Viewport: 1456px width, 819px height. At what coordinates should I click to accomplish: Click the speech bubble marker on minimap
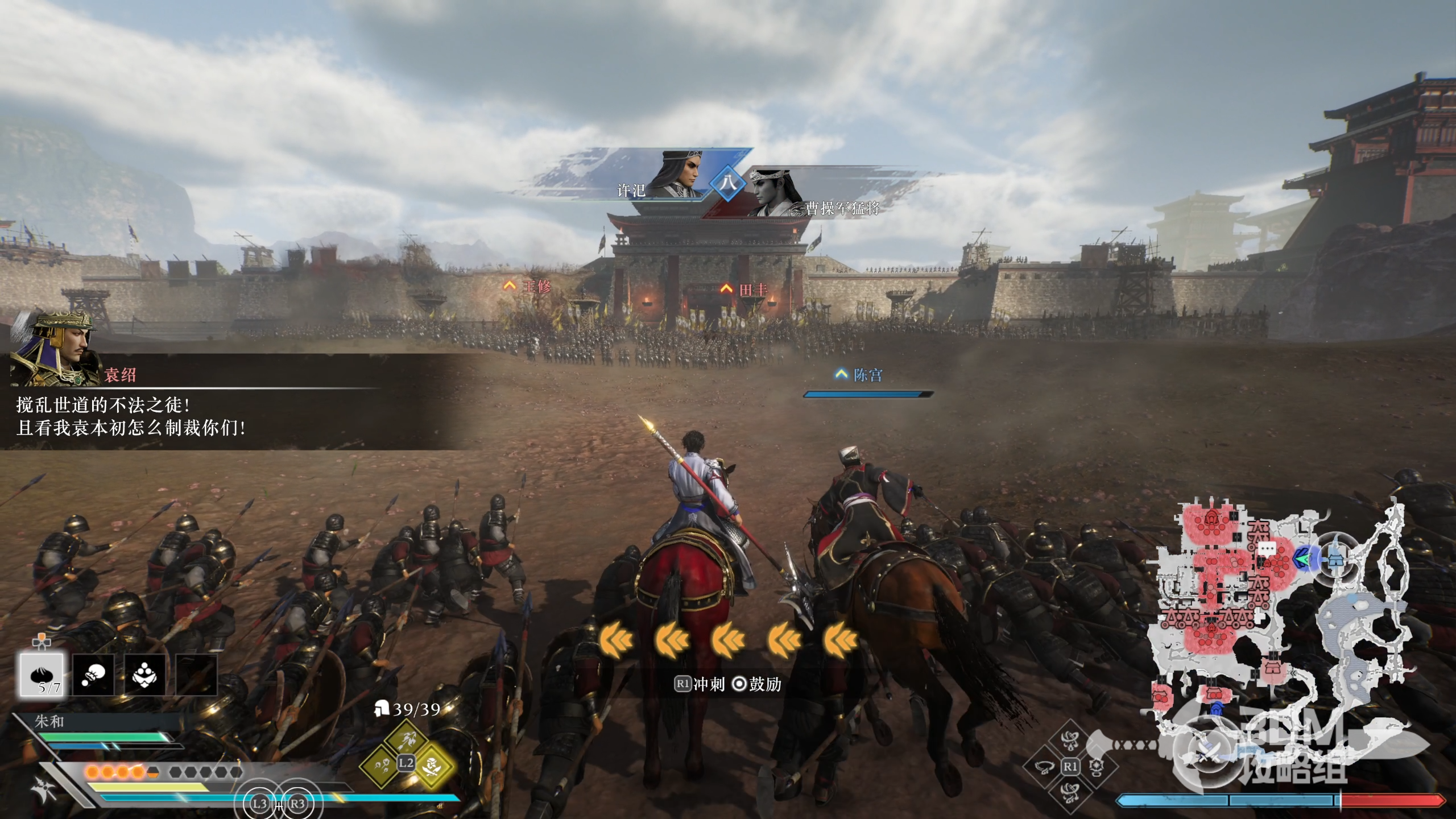click(x=1267, y=548)
